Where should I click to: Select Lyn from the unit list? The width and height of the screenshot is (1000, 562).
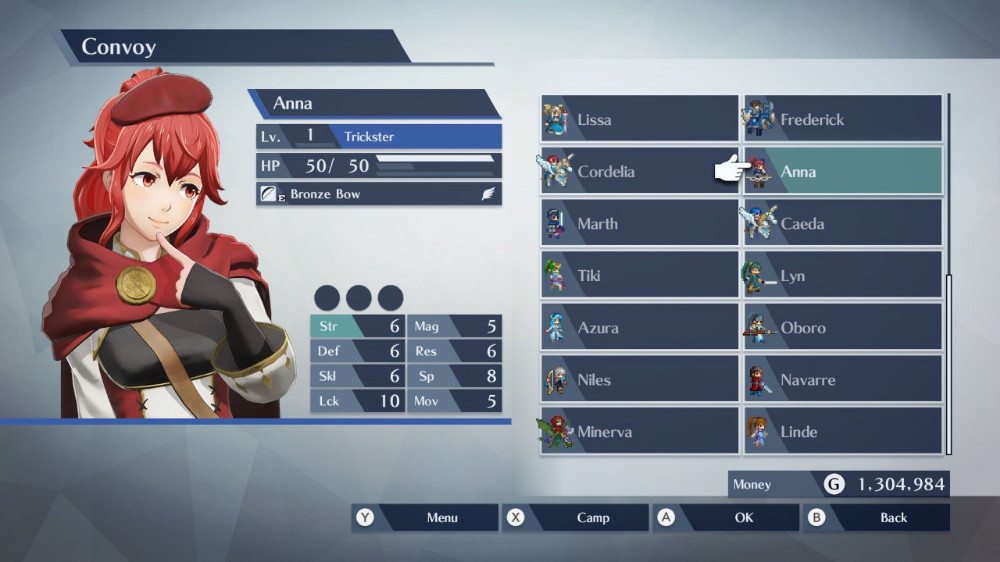click(x=842, y=275)
